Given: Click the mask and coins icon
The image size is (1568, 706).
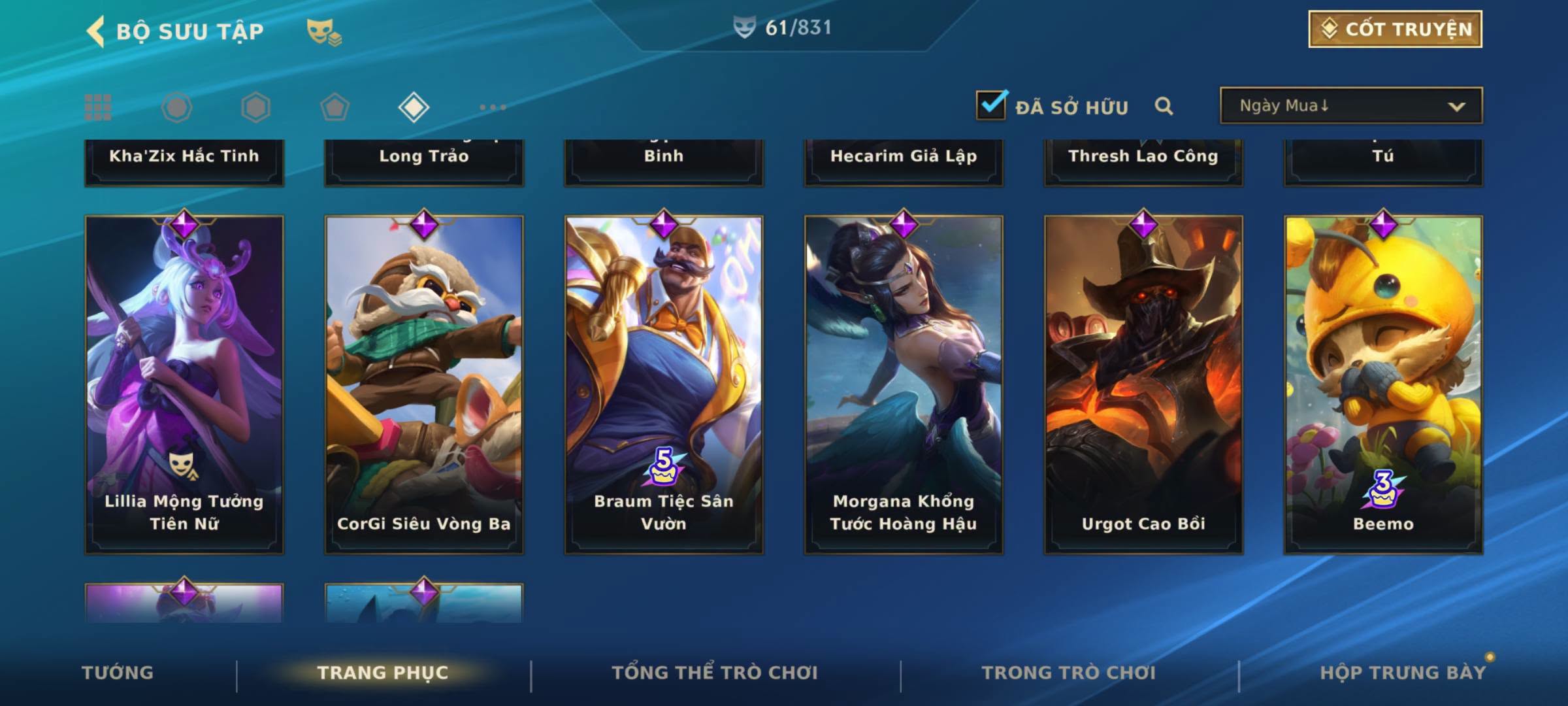Looking at the screenshot, I should click(x=324, y=31).
